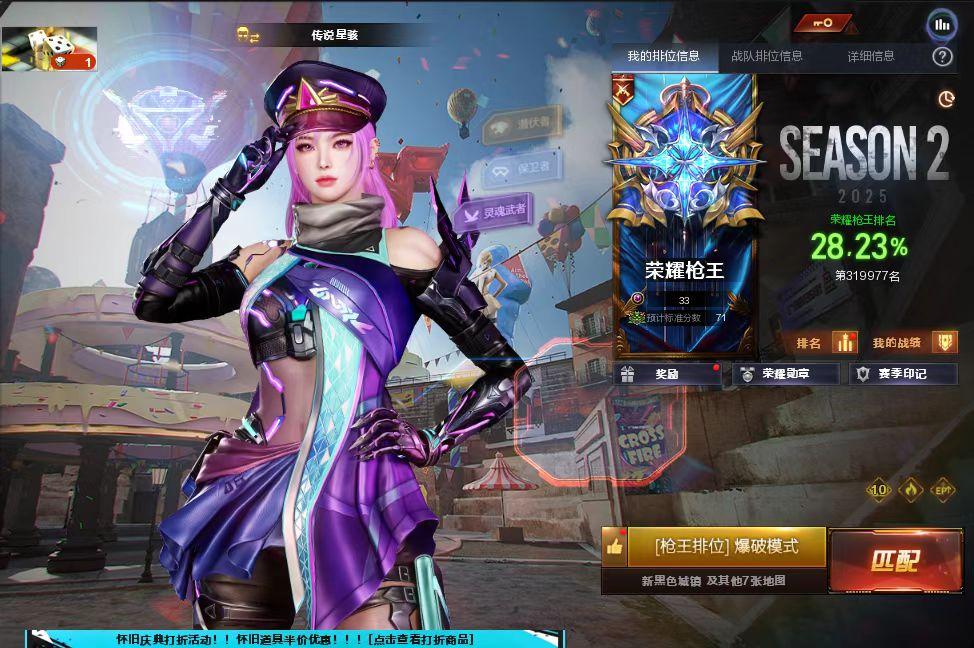974x648 pixels.
Task: Click the EPT diamond badge icon
Action: tap(941, 490)
